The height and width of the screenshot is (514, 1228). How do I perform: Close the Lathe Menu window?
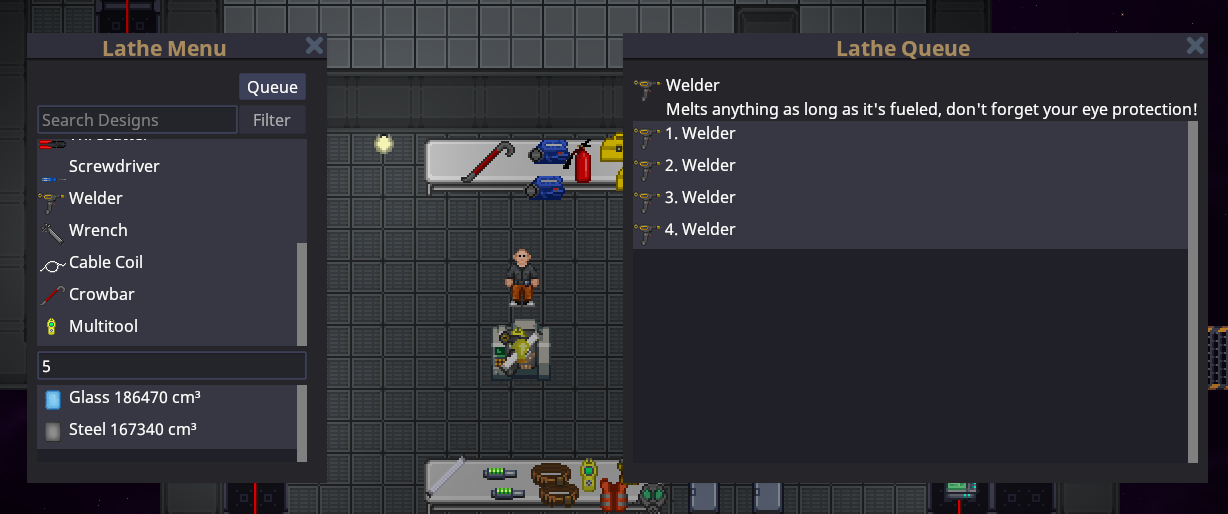click(x=314, y=46)
